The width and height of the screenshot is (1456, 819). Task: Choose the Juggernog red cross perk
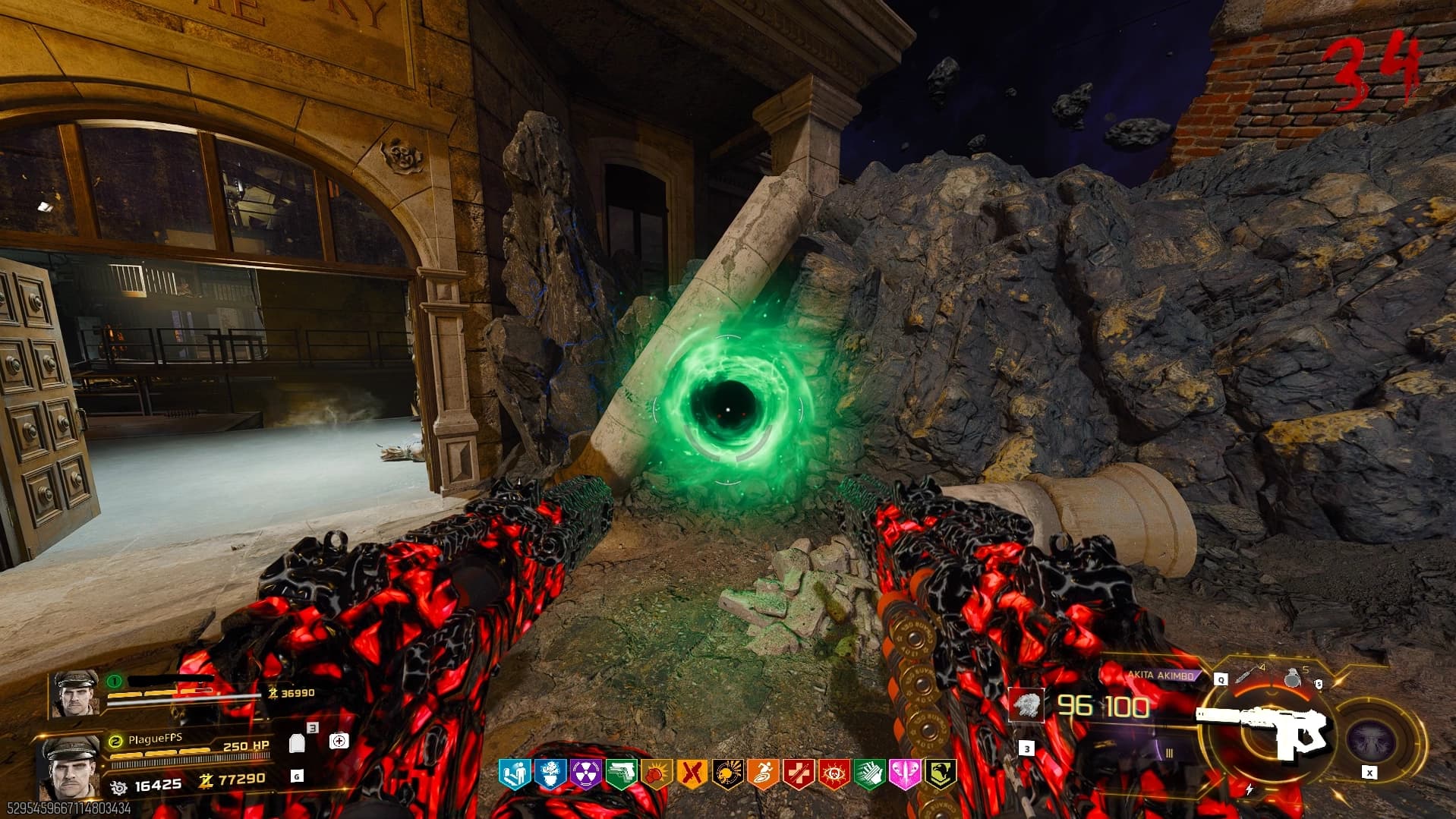tap(798, 773)
